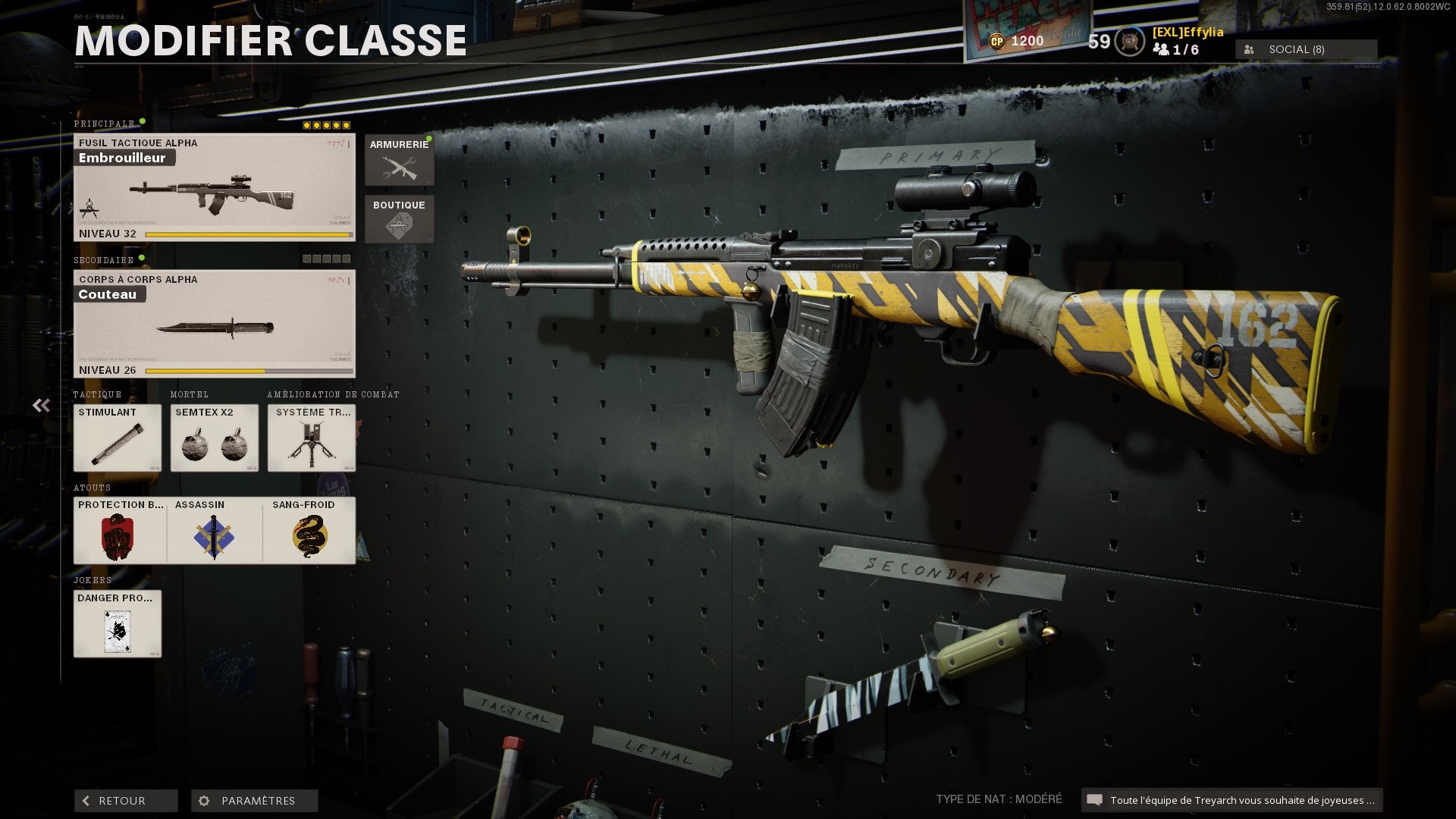Click the player name [EXL]Effylia
The width and height of the screenshot is (1456, 819).
1187,33
